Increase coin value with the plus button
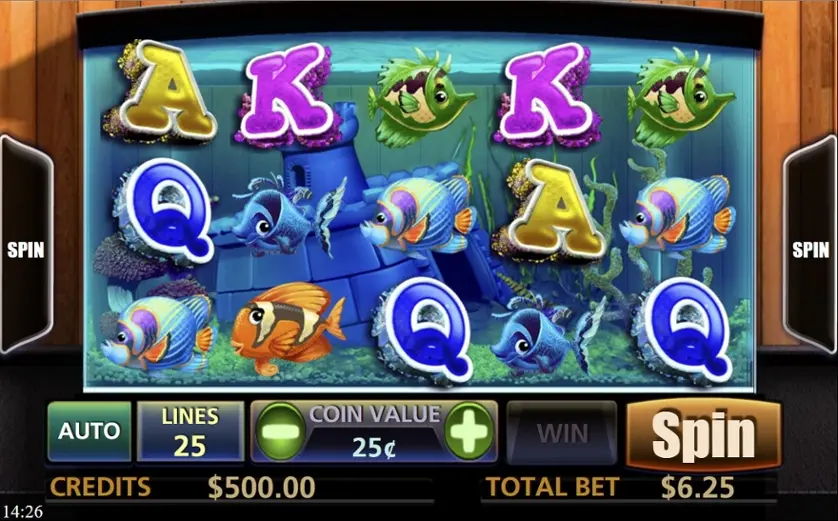Image resolution: width=838 pixels, height=521 pixels. point(468,432)
